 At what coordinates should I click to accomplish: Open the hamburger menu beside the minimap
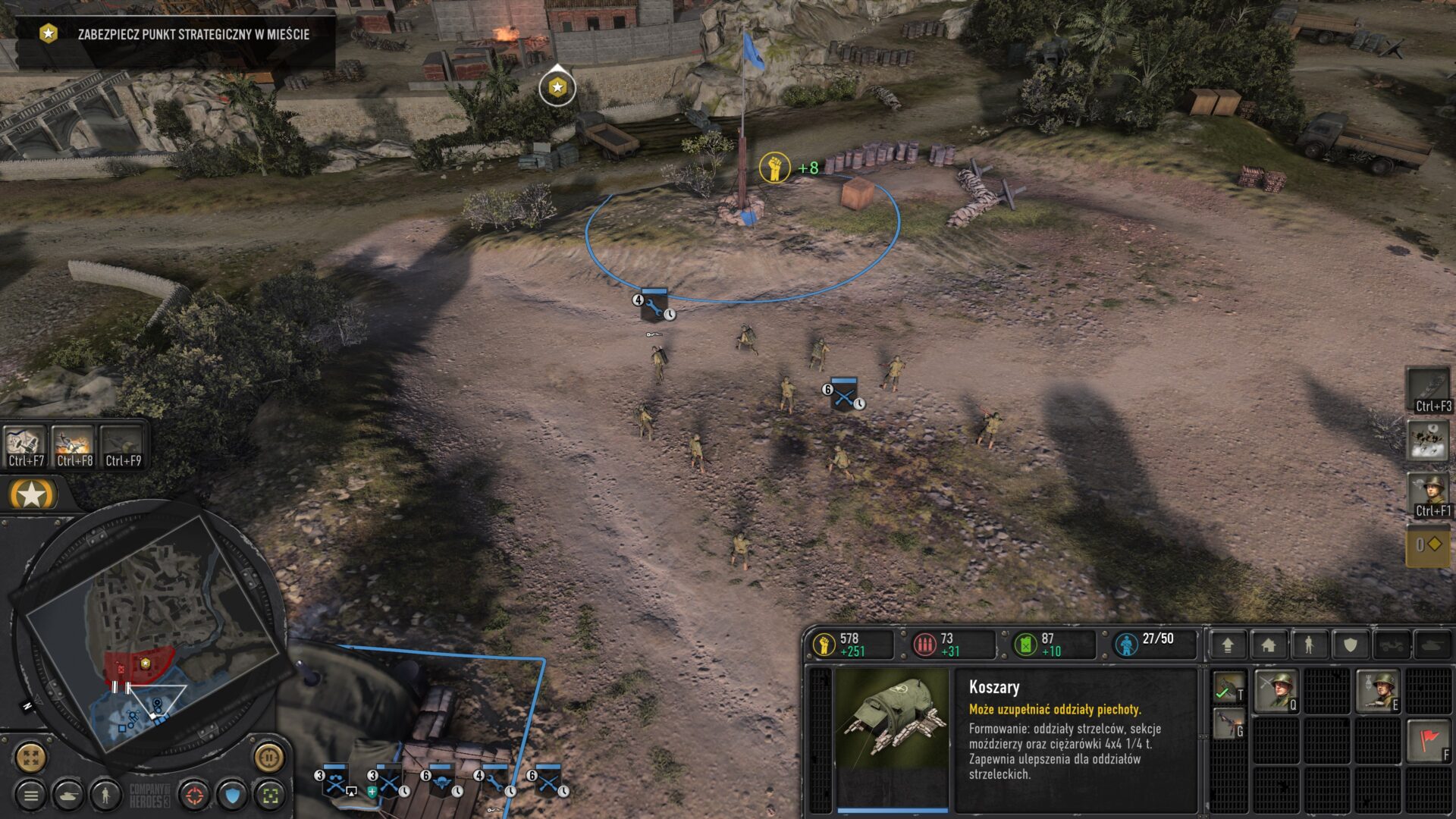32,795
